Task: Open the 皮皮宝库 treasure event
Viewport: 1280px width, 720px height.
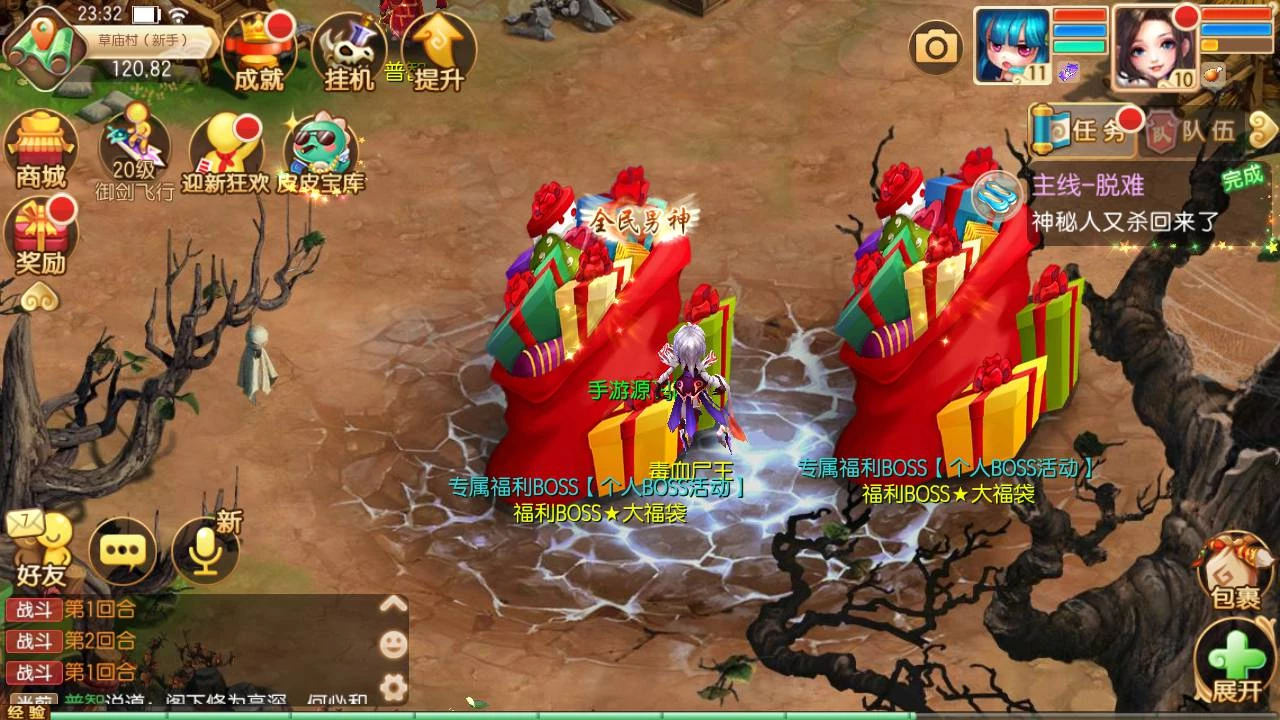Action: pyautogui.click(x=320, y=152)
